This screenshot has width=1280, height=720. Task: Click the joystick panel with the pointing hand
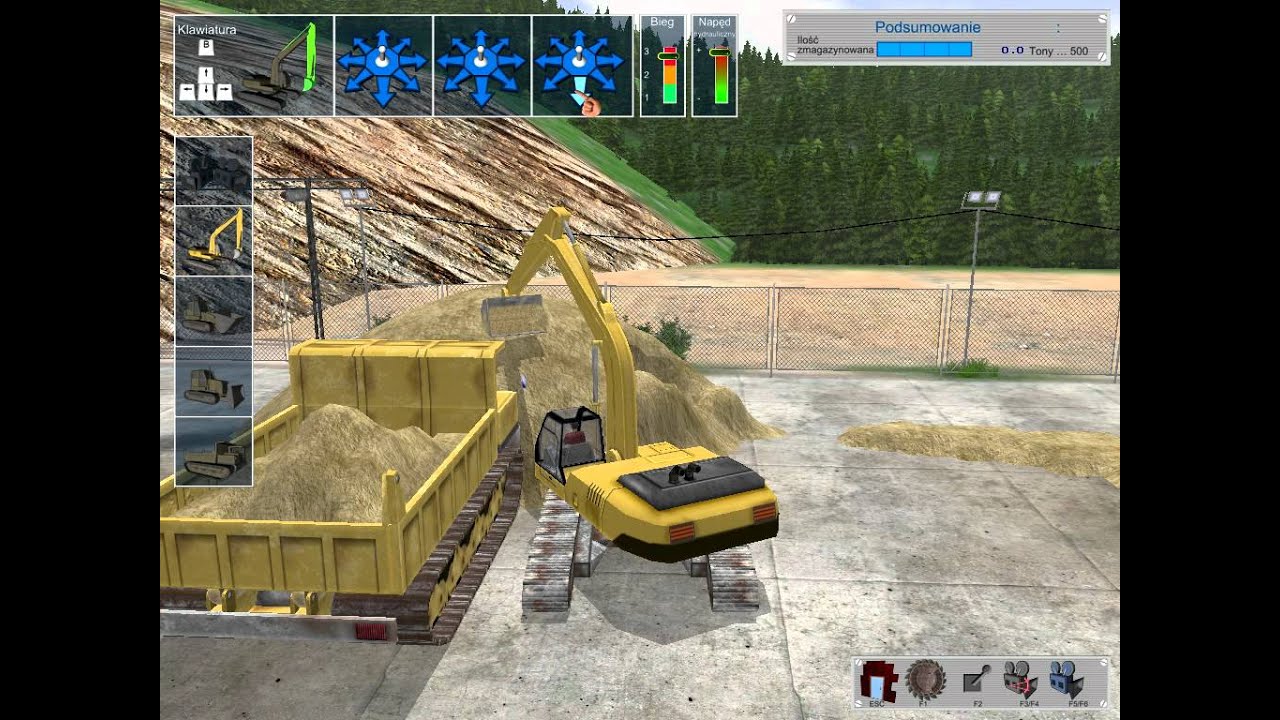click(x=582, y=66)
